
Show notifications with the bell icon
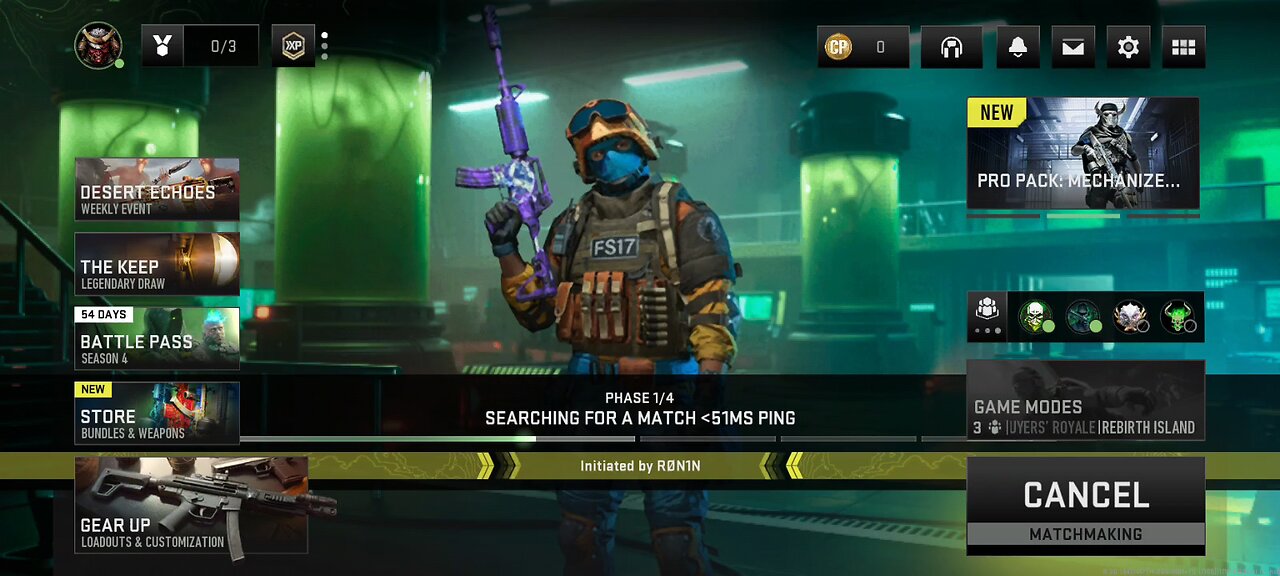pos(1018,47)
